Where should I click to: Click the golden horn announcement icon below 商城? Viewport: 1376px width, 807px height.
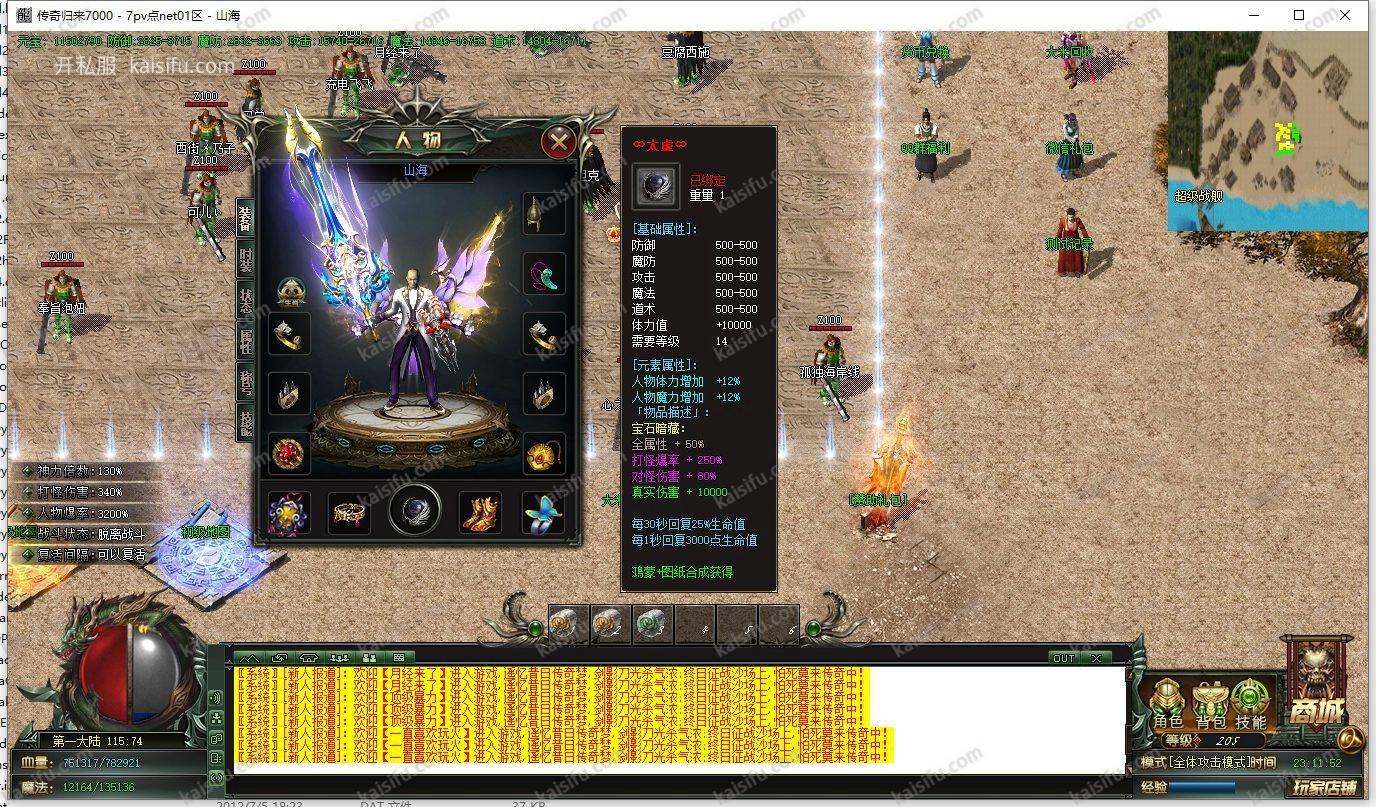1349,738
